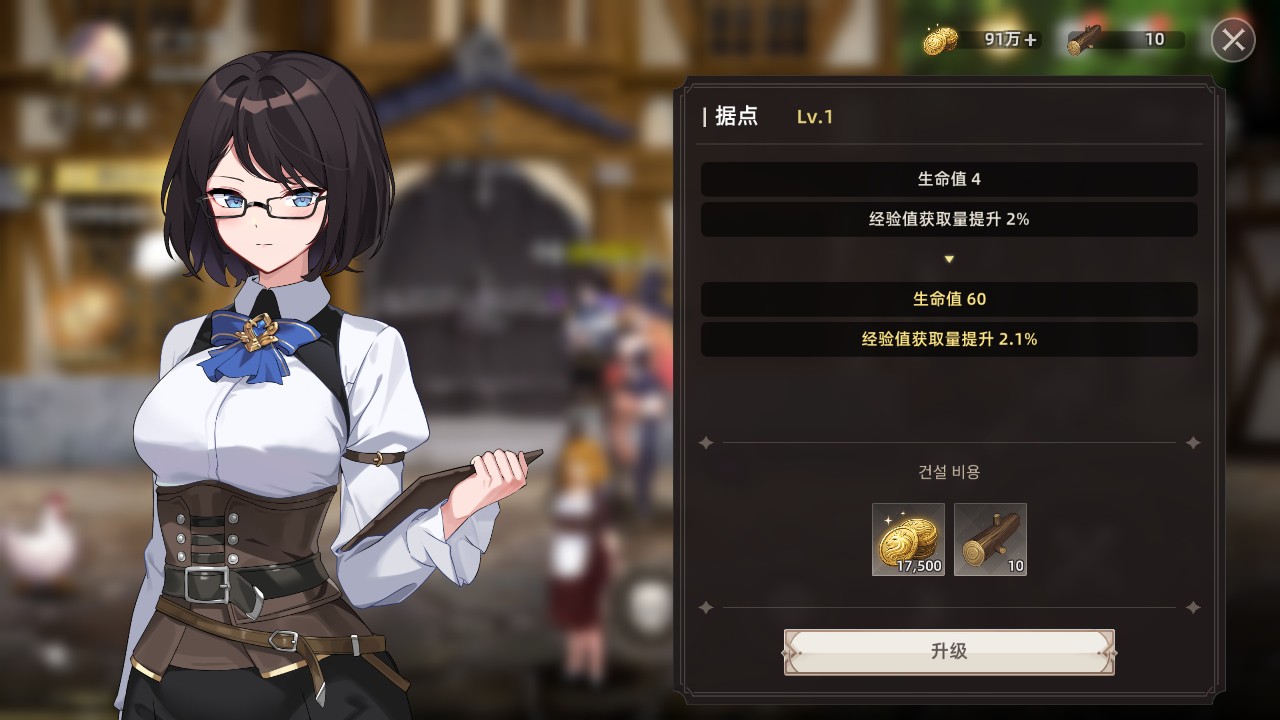Click the 生命值 4 stat bar
Image resolution: width=1280 pixels, height=720 pixels.
coord(948,177)
